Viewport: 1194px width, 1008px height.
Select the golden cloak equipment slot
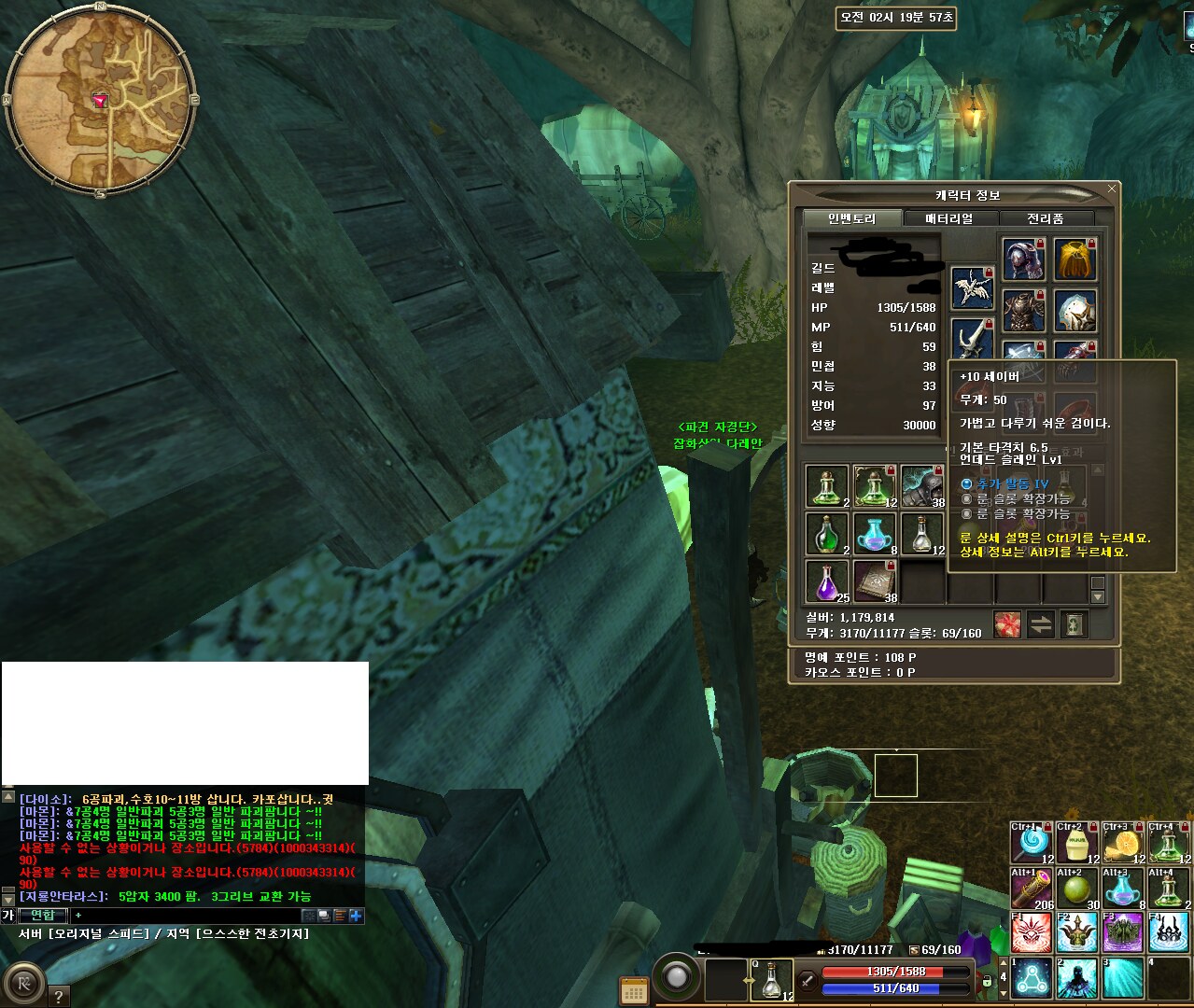coord(1075,259)
